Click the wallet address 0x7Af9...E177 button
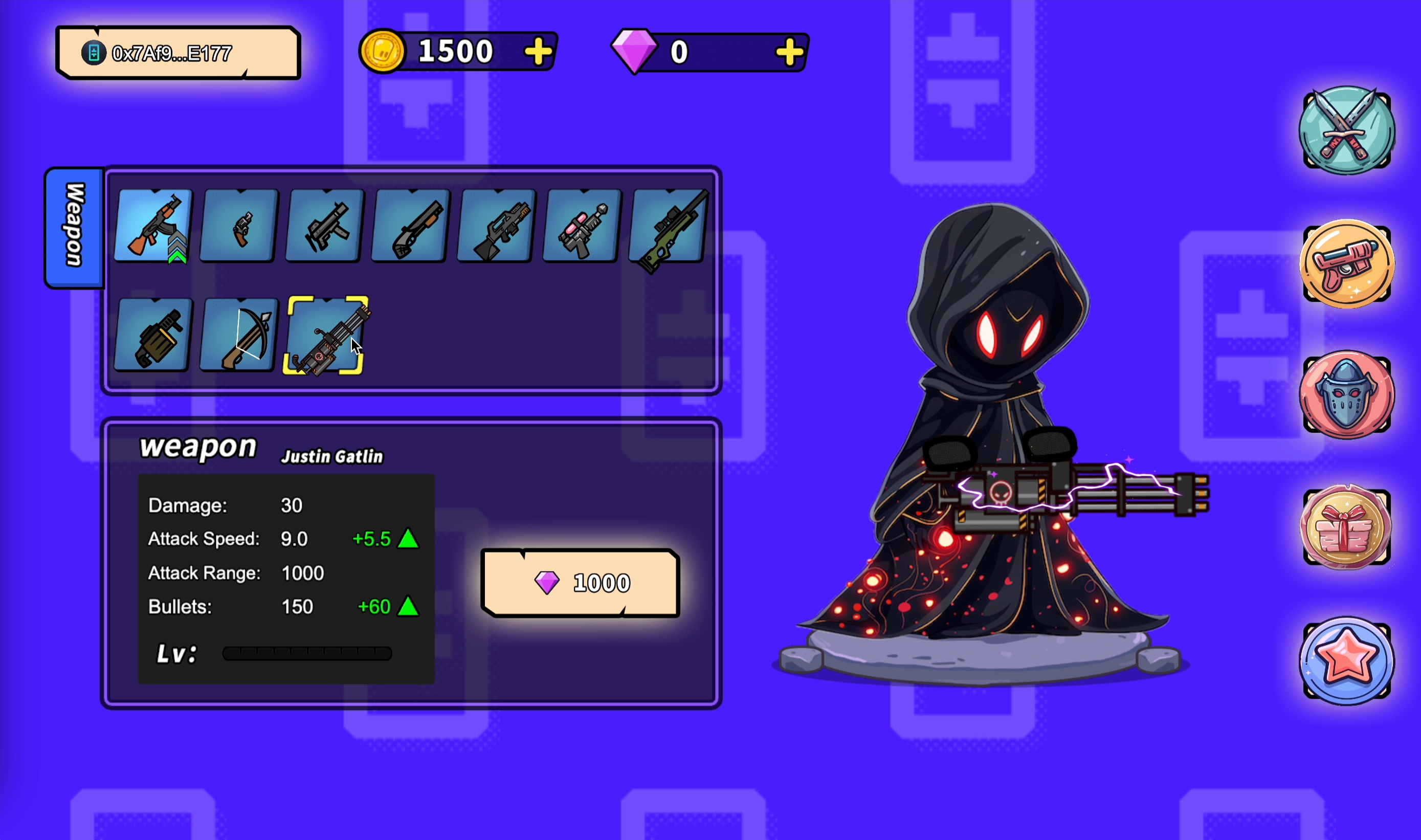The width and height of the screenshot is (1421, 840). tap(177, 53)
